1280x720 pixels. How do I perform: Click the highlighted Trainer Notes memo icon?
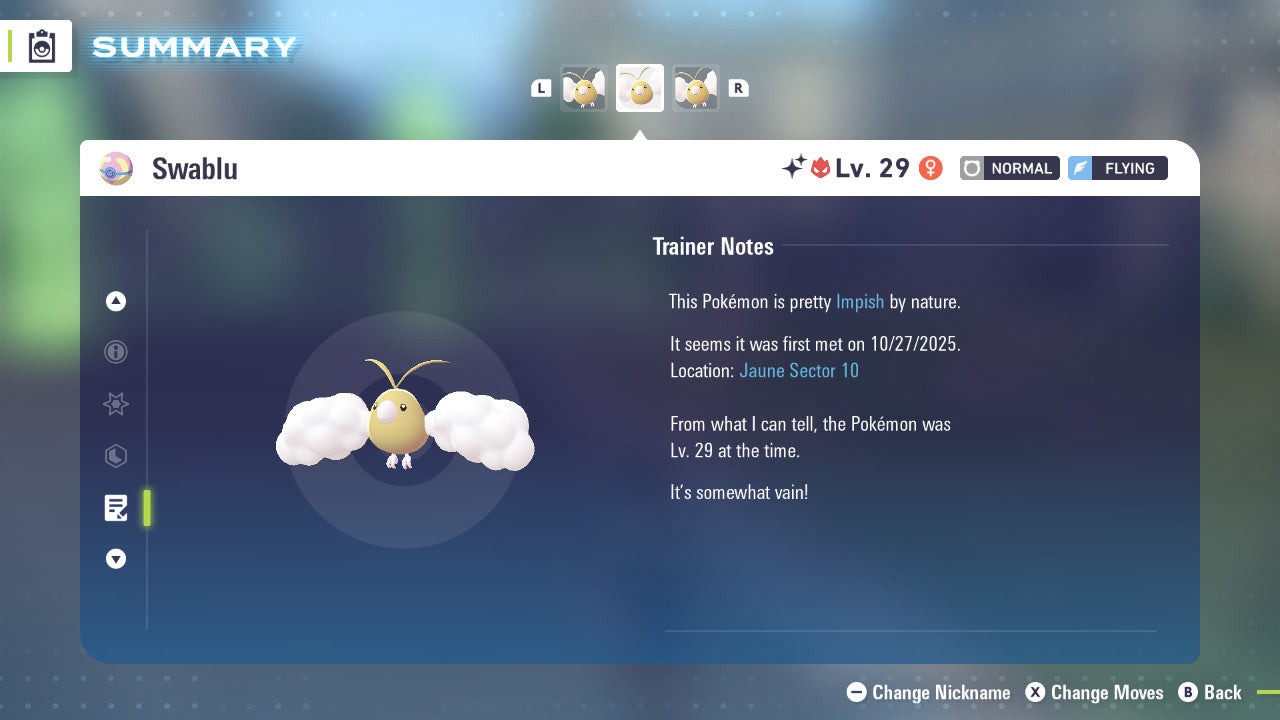pyautogui.click(x=116, y=508)
